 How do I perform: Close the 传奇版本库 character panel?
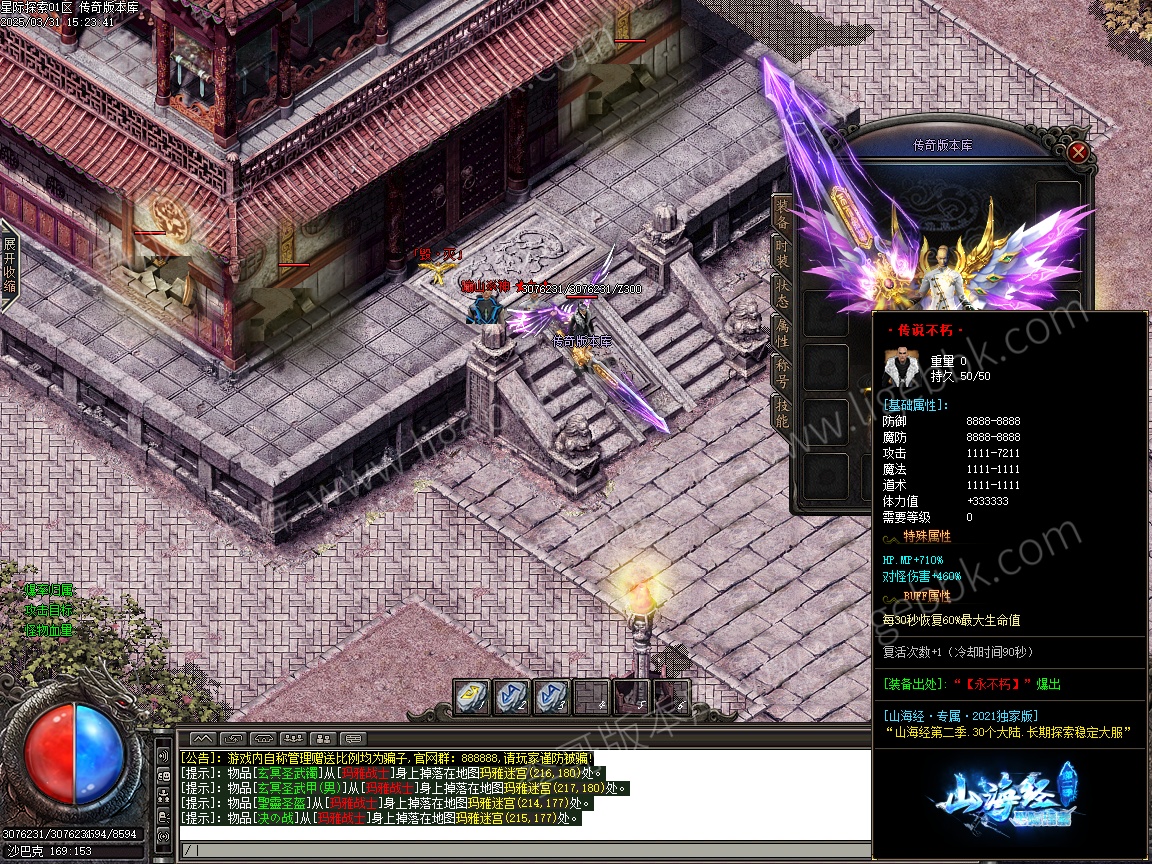[1077, 152]
